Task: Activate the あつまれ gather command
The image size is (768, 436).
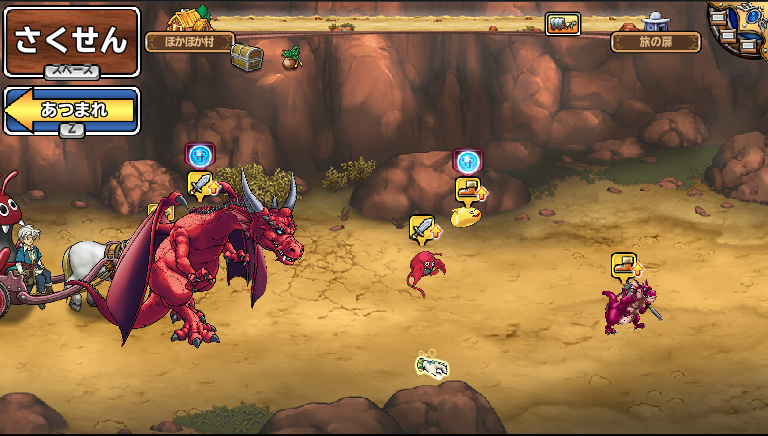Action: pos(72,110)
